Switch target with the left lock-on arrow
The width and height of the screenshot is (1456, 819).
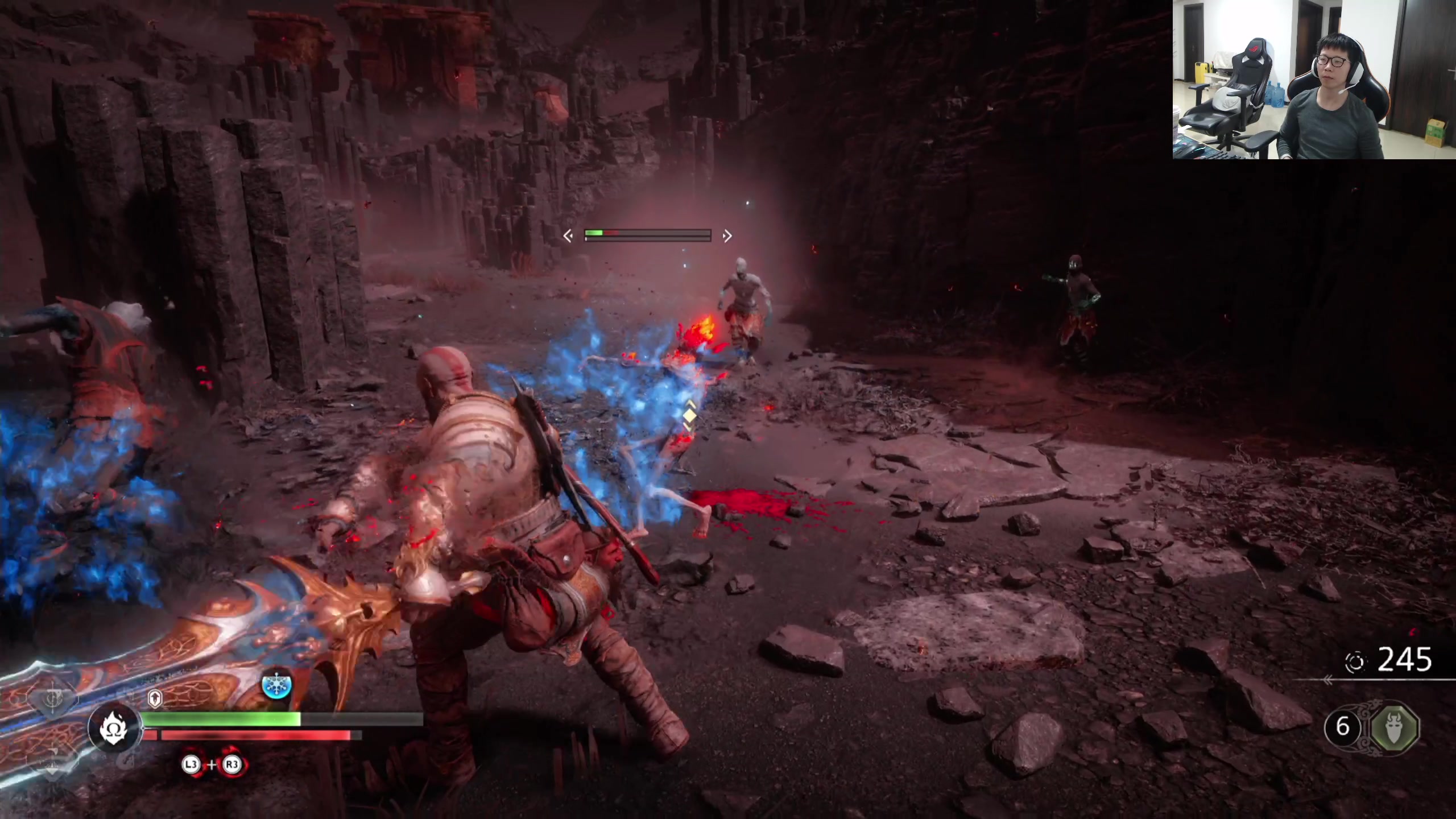coord(568,235)
